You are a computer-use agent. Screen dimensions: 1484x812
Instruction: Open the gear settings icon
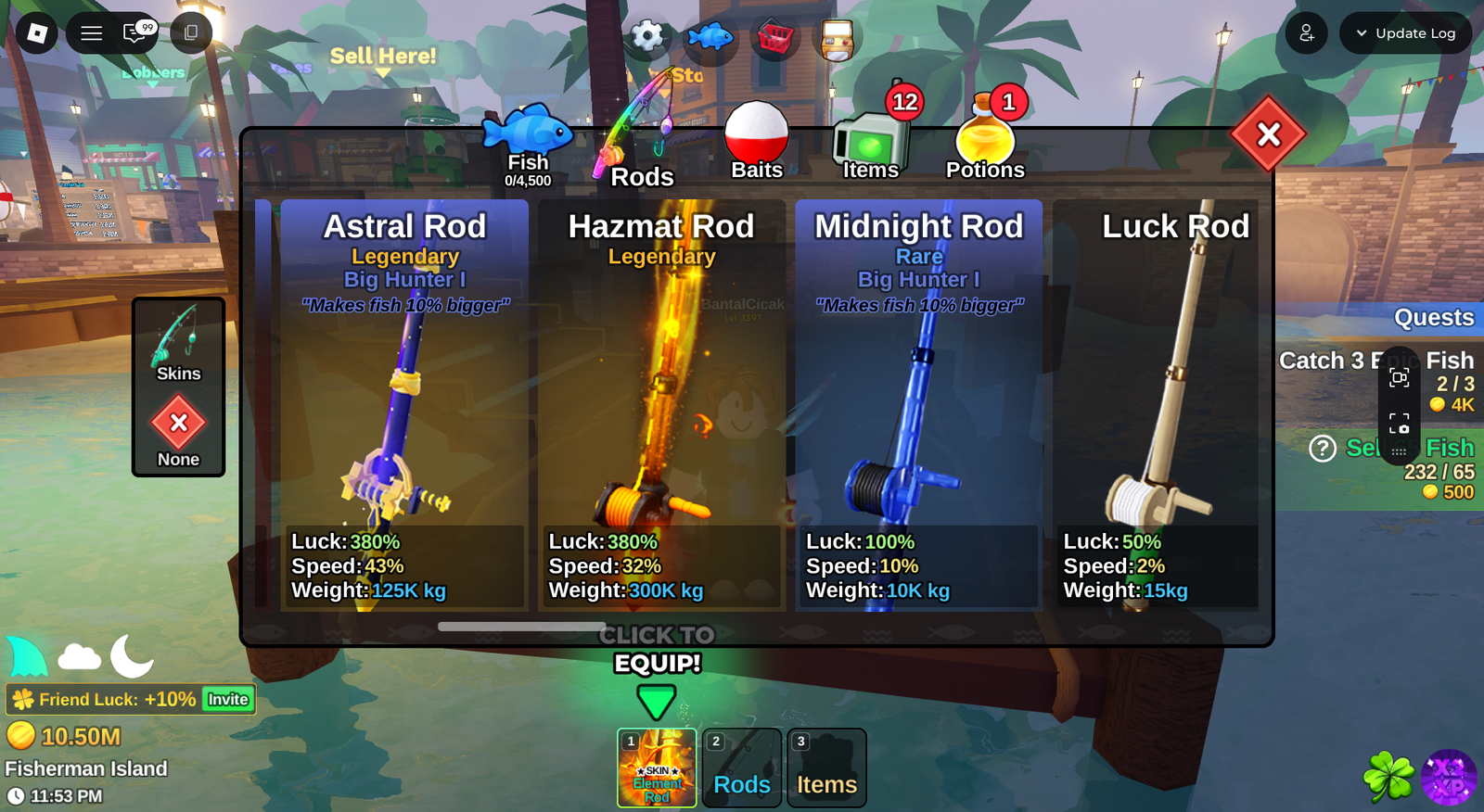click(x=647, y=37)
